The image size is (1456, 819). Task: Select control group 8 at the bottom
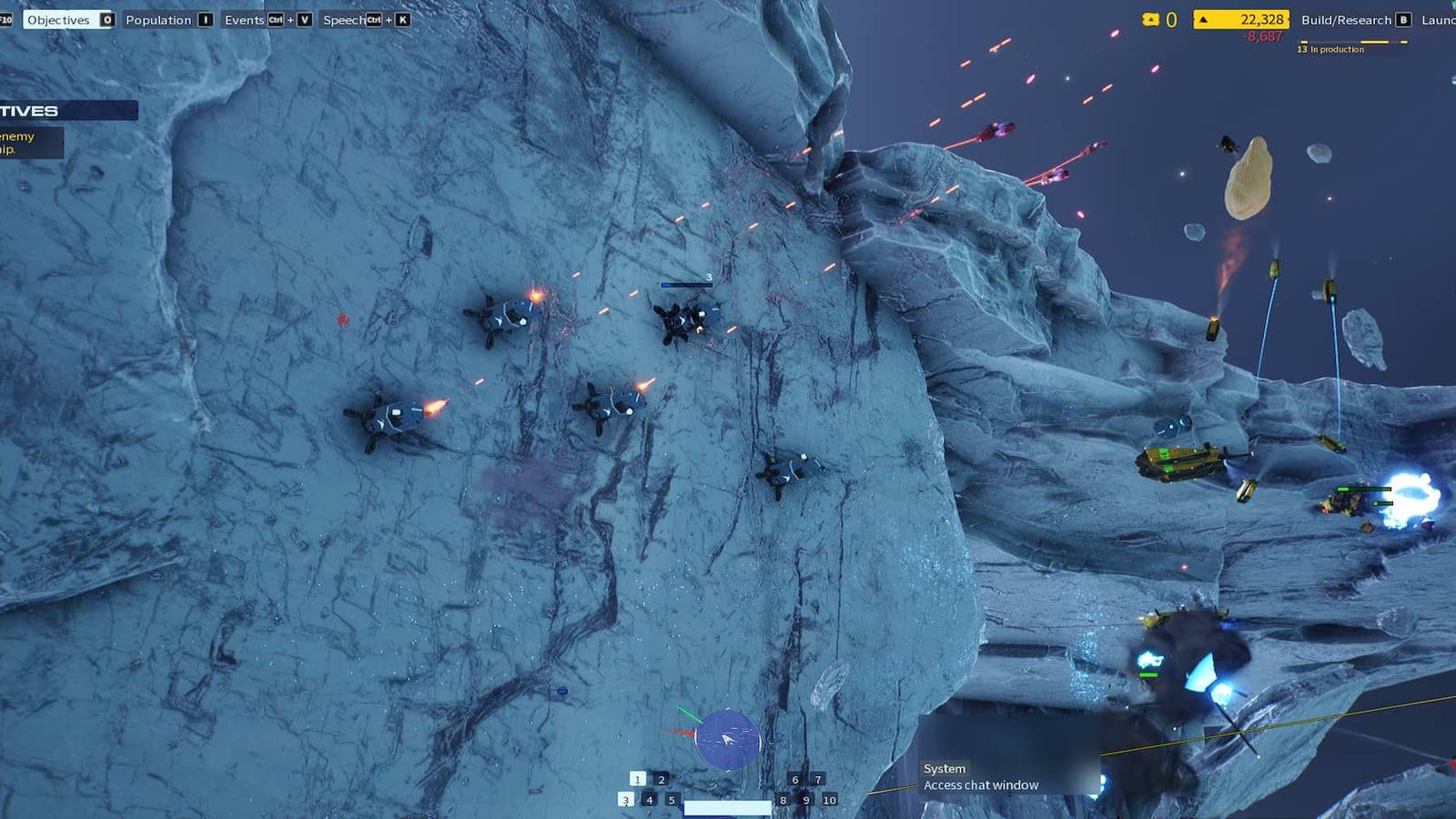[x=783, y=801]
